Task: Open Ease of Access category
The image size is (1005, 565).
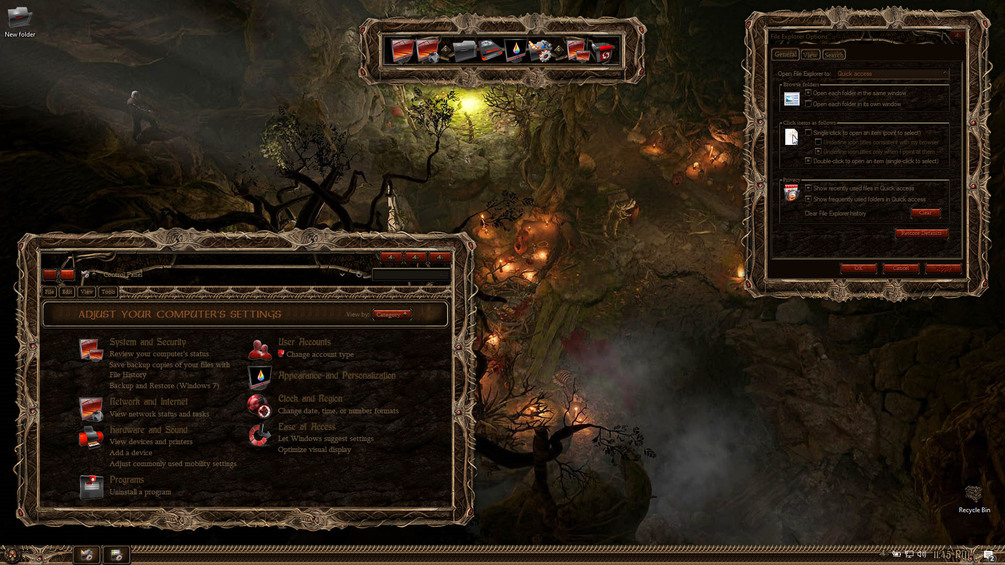Action: coord(307,427)
